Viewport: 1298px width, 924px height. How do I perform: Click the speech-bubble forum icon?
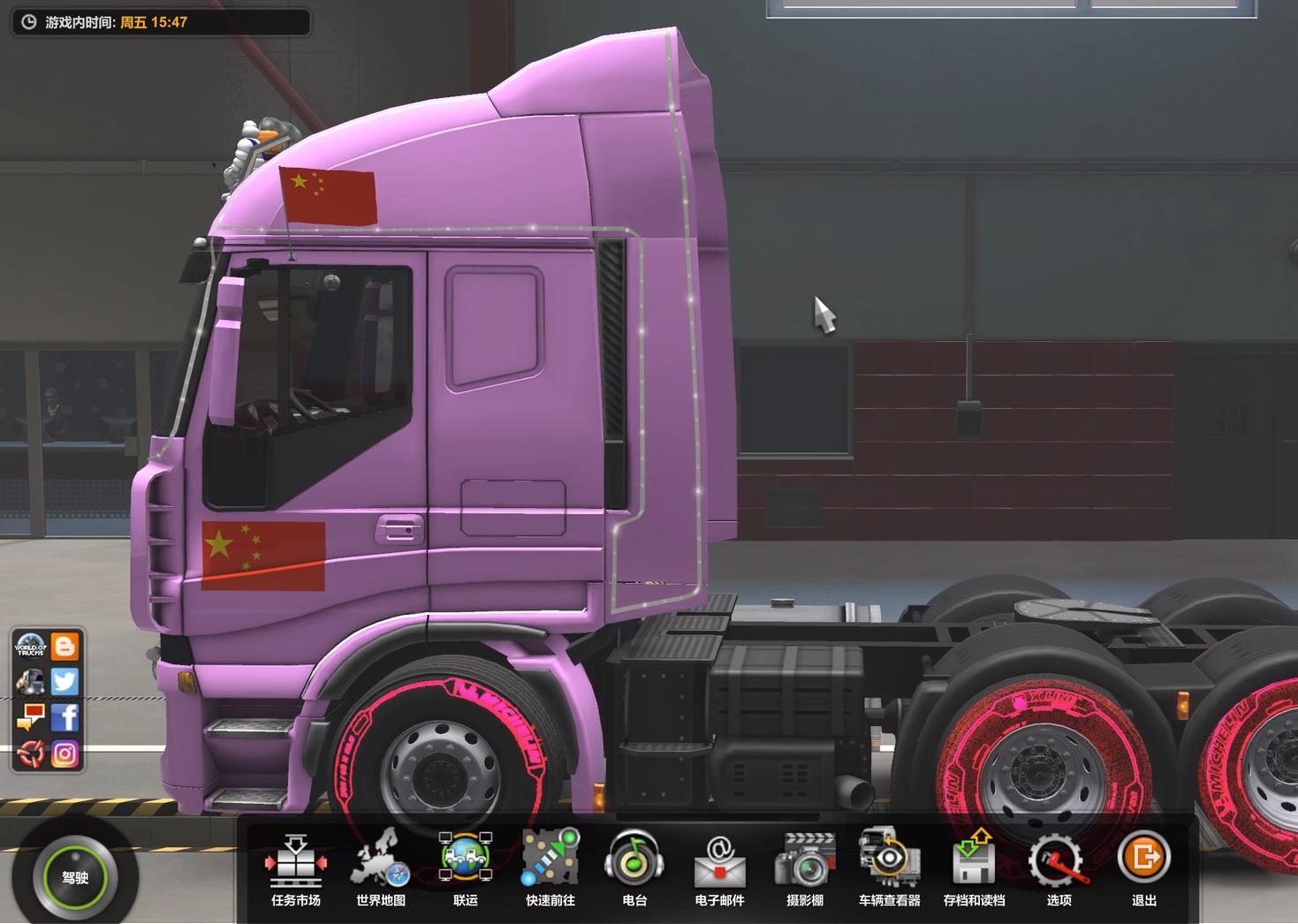click(x=30, y=717)
